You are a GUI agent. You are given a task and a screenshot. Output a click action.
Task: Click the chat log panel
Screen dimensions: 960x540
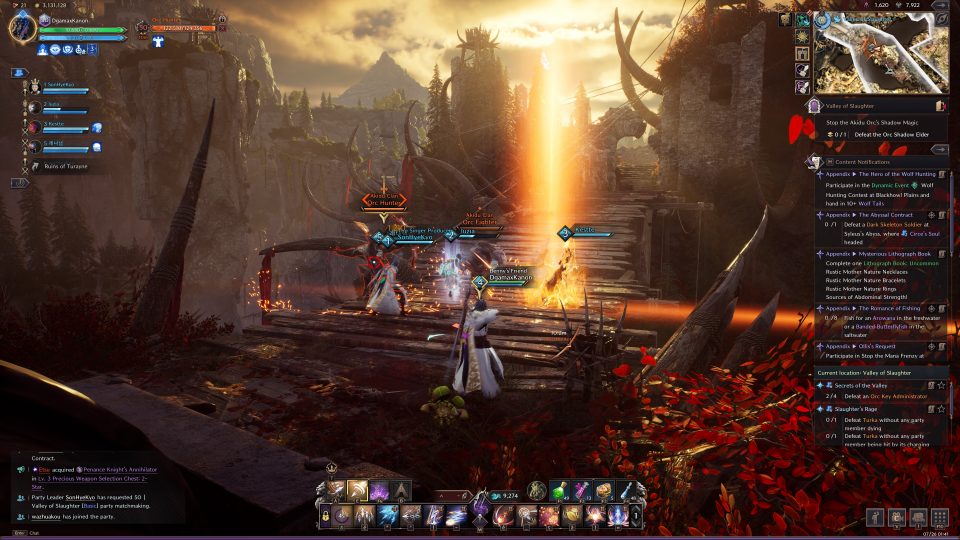90,490
